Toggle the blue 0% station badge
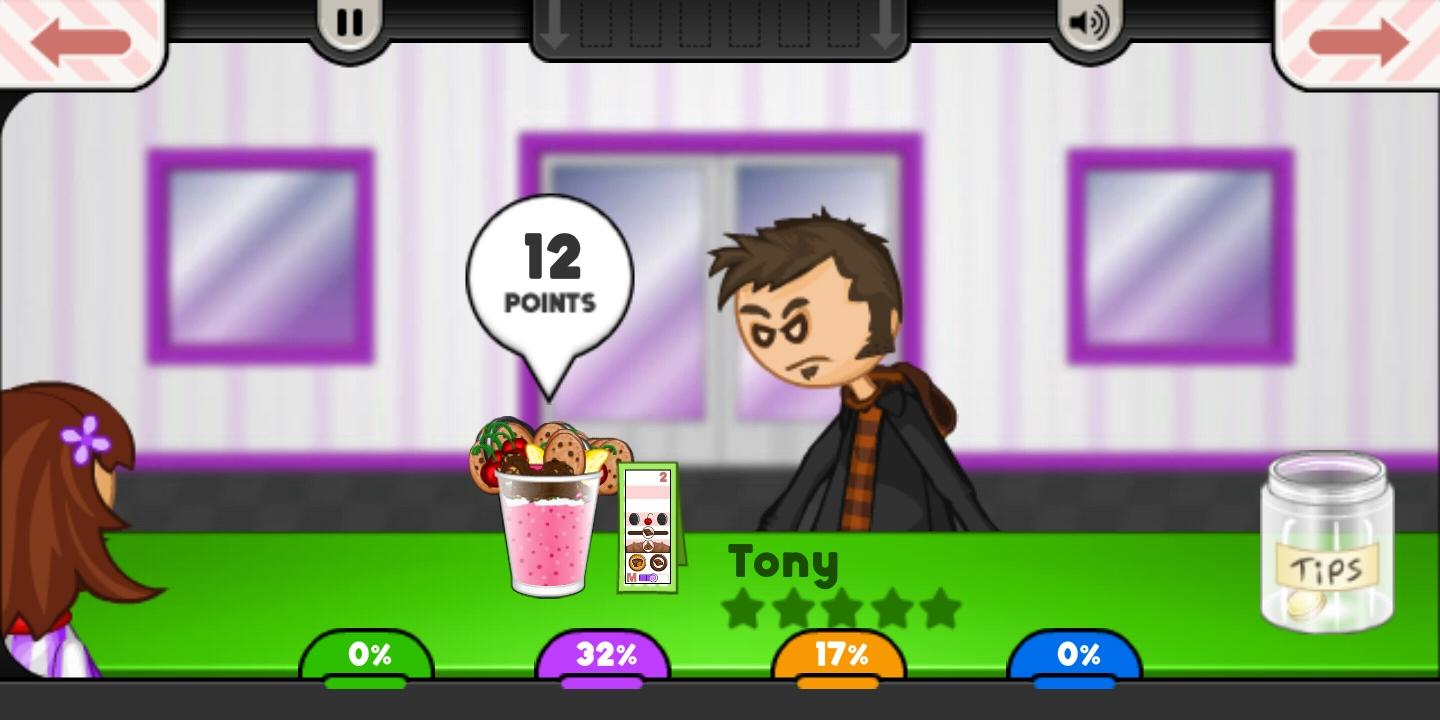Viewport: 1440px width, 720px height. (1076, 655)
